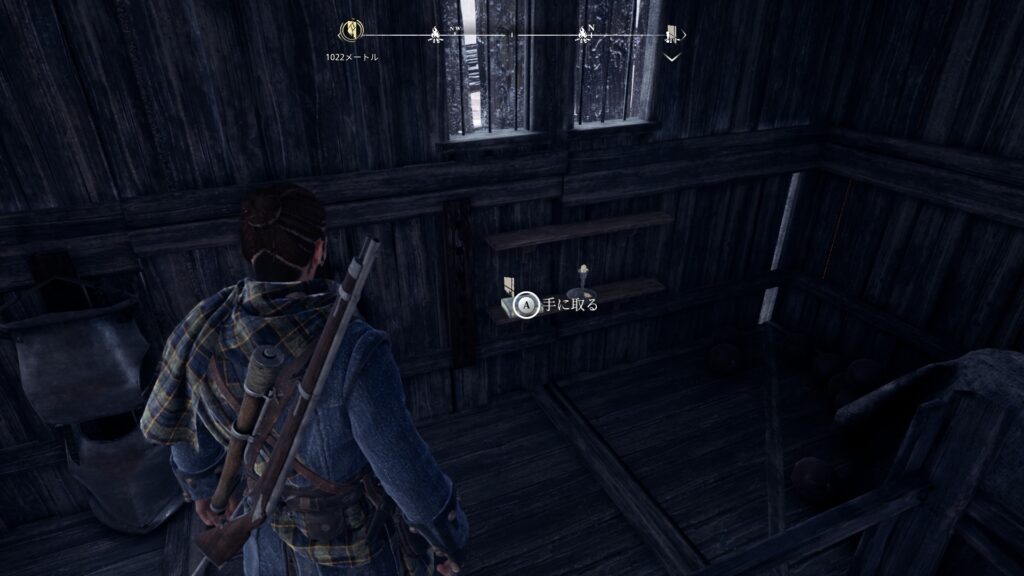Select the door marker on the compass
This screenshot has height=576, width=1024.
click(x=673, y=36)
